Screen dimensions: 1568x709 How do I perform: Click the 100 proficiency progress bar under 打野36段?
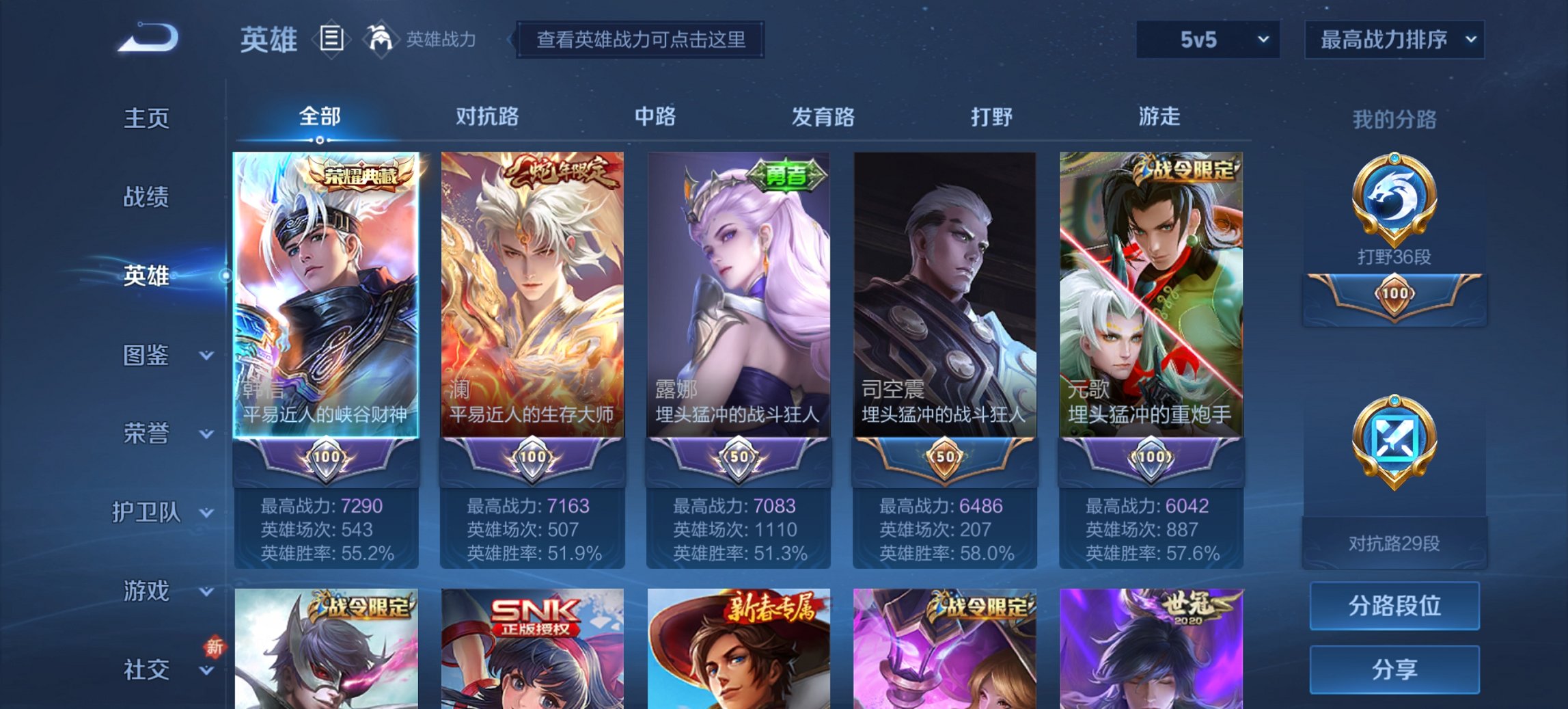pos(1394,298)
